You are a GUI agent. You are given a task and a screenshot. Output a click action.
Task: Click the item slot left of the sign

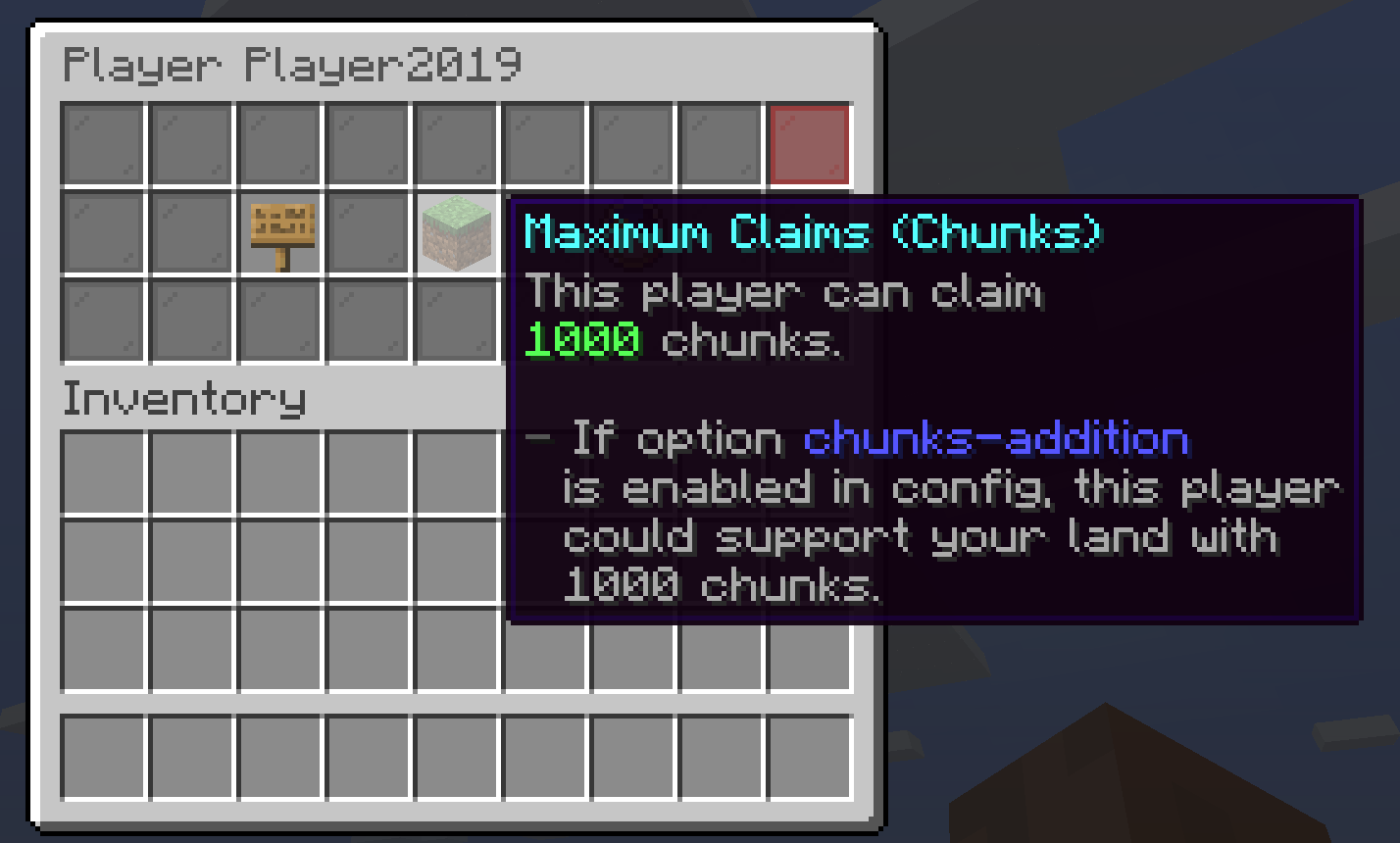191,232
